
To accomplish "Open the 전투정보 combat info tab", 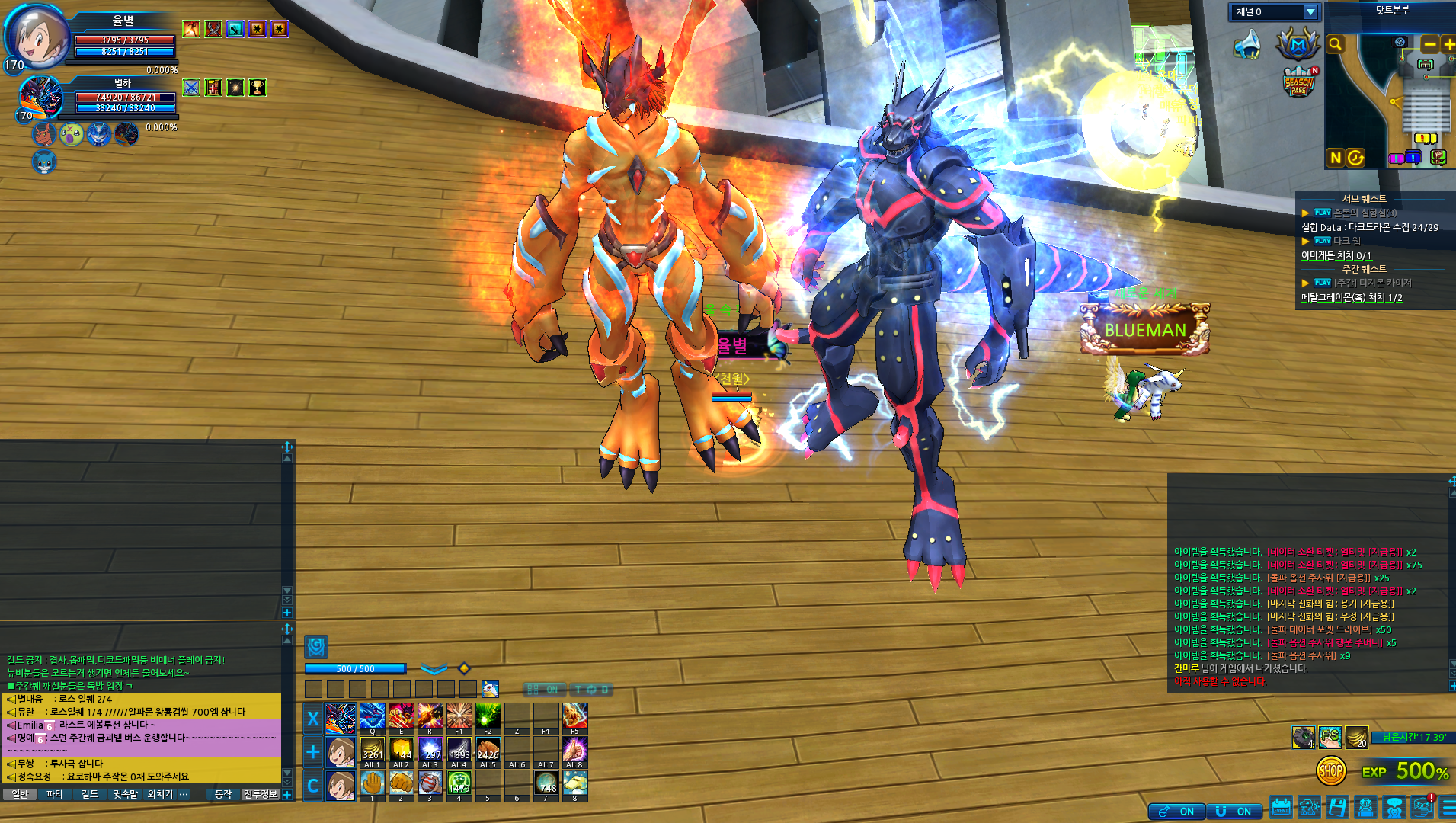I will [x=260, y=794].
